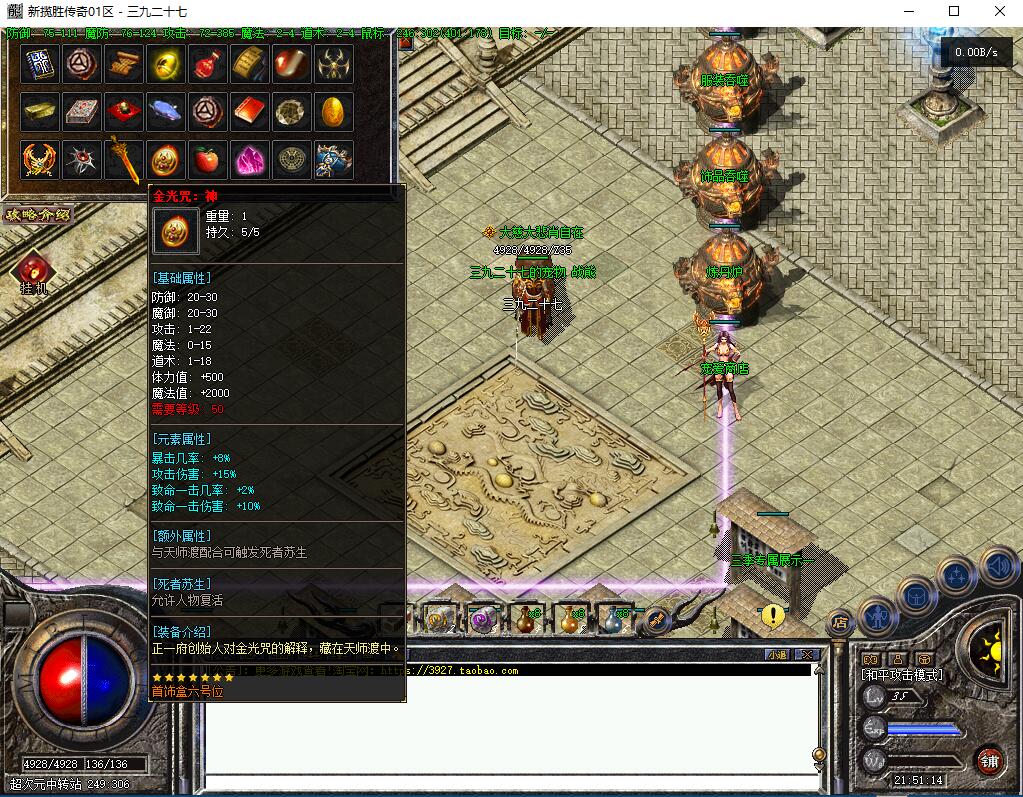
Task: Pick the blue fish item
Action: 165,112
